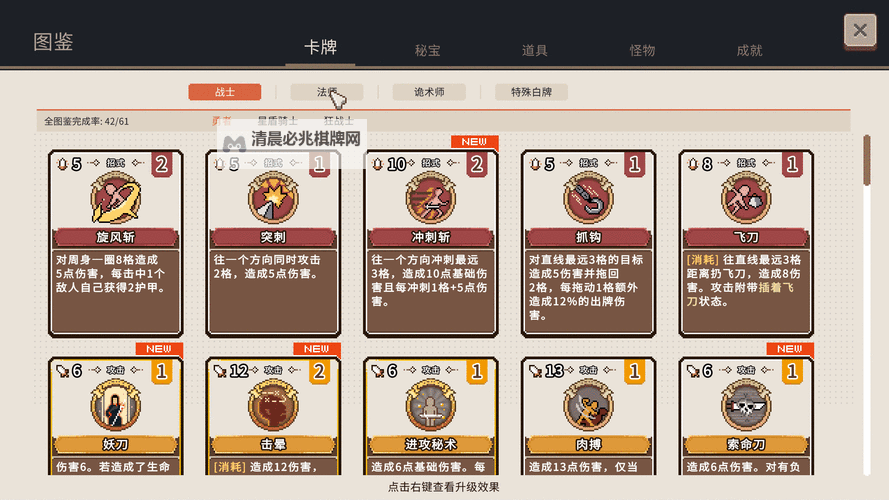Select the 飞刀 card
The width and height of the screenshot is (889, 500).
coord(745,243)
